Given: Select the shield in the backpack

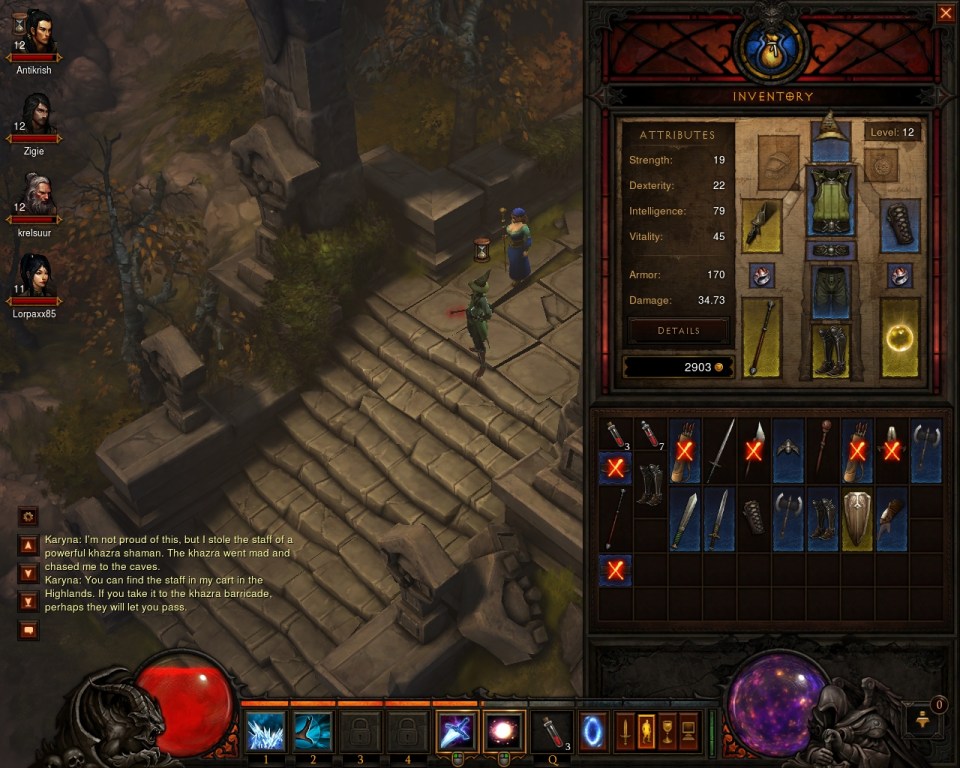Looking at the screenshot, I should (856, 518).
